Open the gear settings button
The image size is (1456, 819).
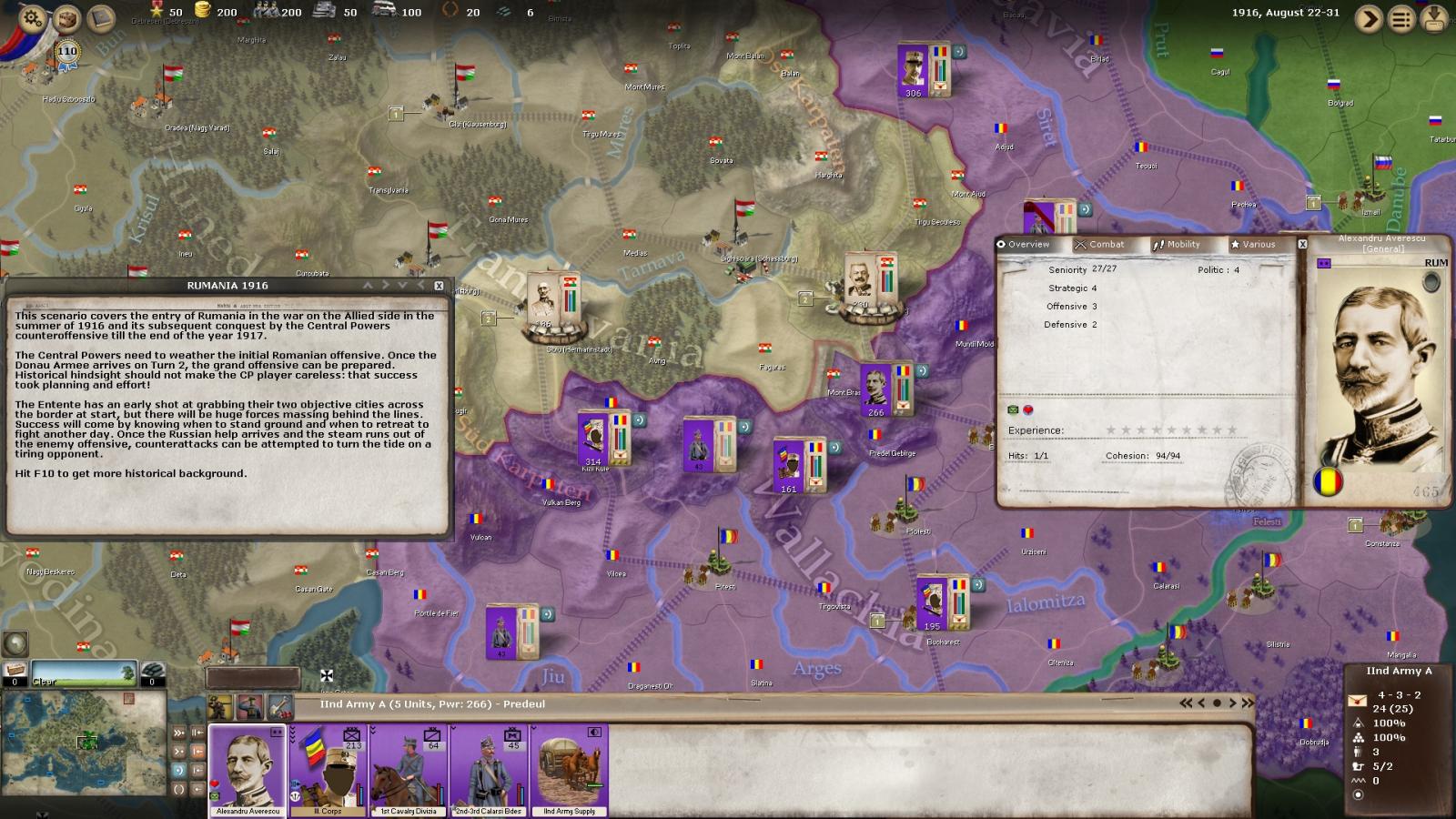pyautogui.click(x=32, y=17)
